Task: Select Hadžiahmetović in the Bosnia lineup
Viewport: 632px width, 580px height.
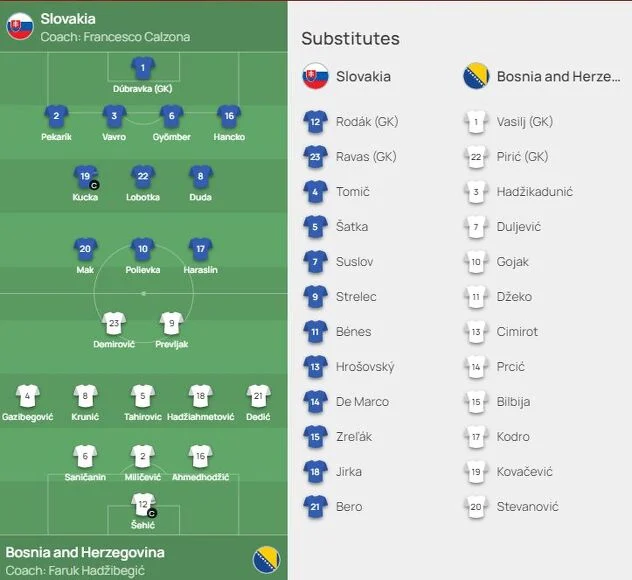Action: coord(200,396)
